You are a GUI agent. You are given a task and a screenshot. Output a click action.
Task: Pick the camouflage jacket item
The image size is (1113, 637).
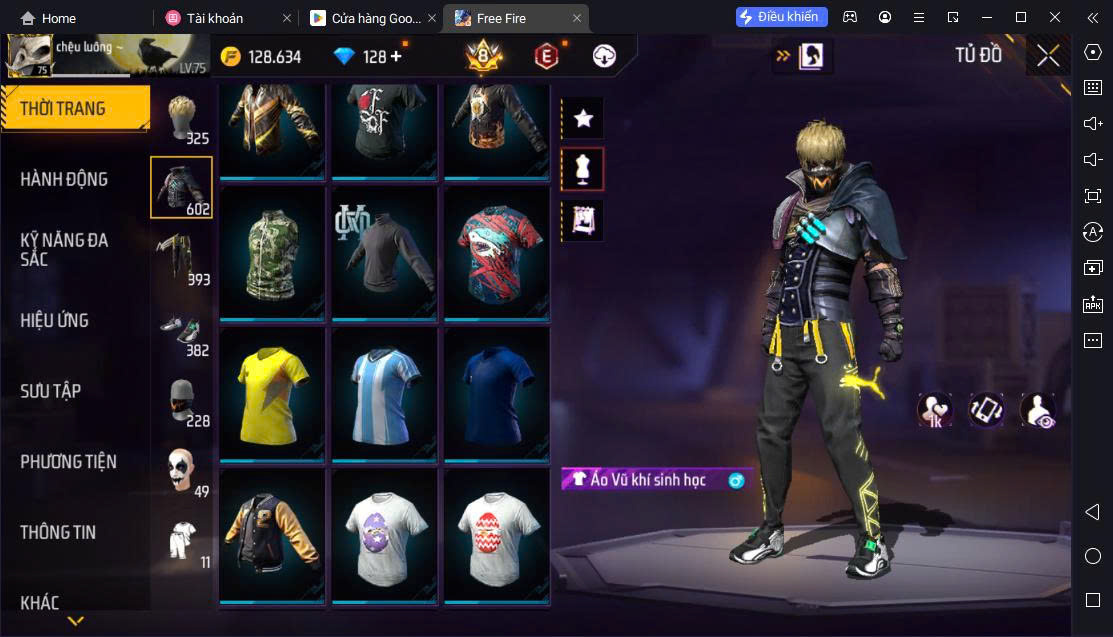[x=272, y=253]
